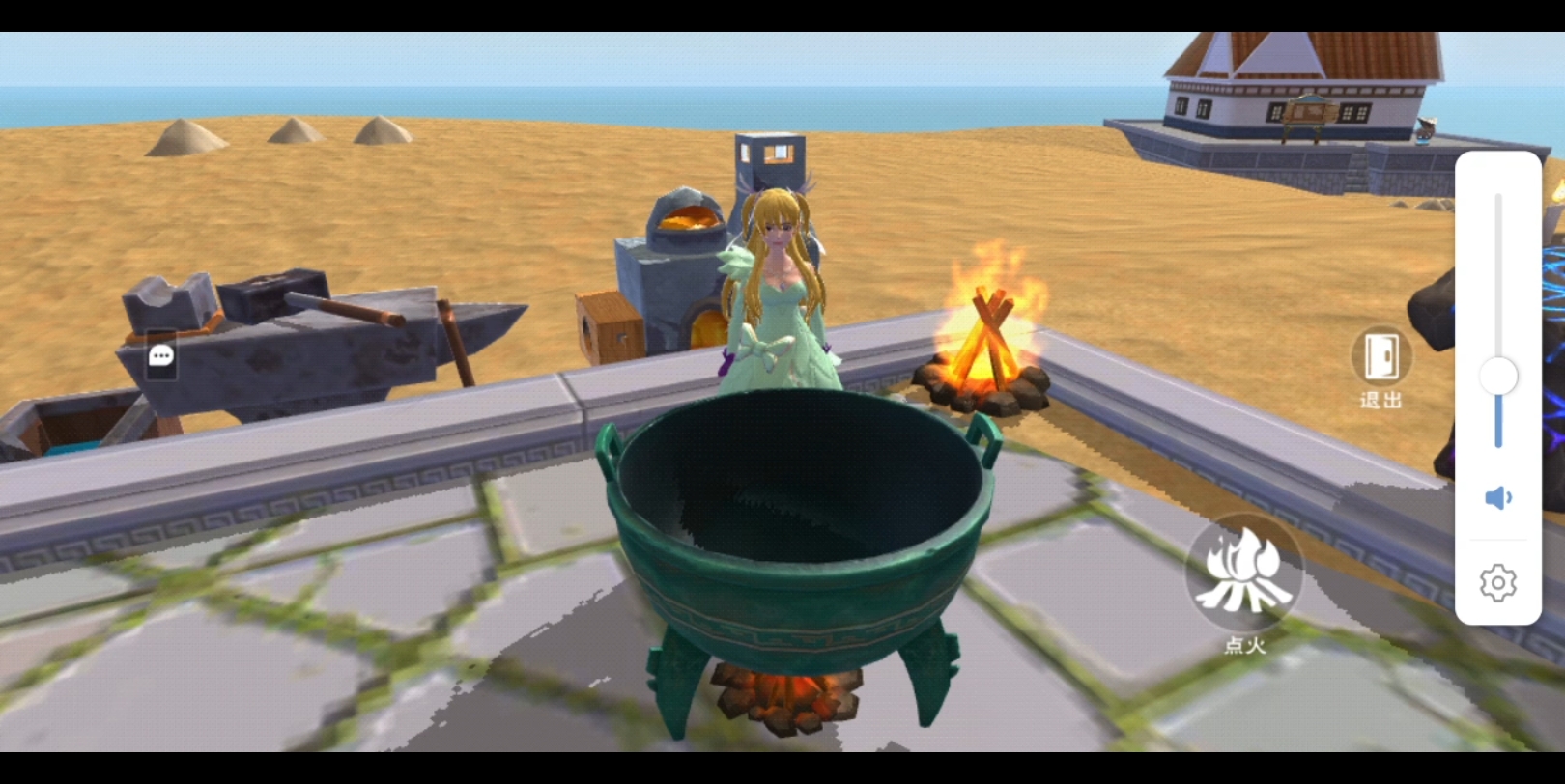Tap the 点火 ignite fire button
Viewport: 1565px width, 784px height.
[x=1243, y=574]
